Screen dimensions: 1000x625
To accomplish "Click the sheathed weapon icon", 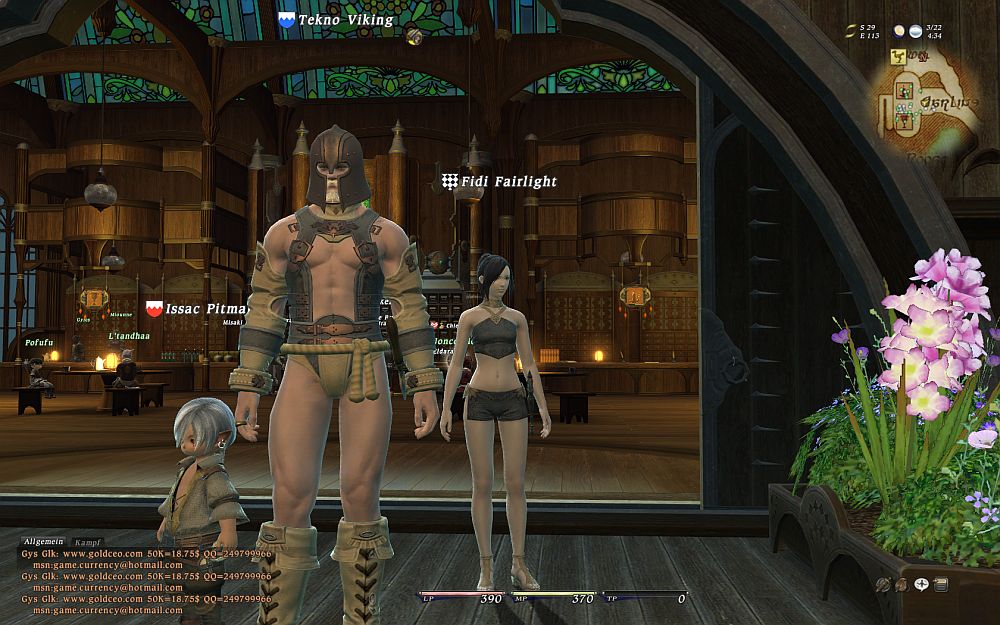I will pyautogui.click(x=883, y=585).
